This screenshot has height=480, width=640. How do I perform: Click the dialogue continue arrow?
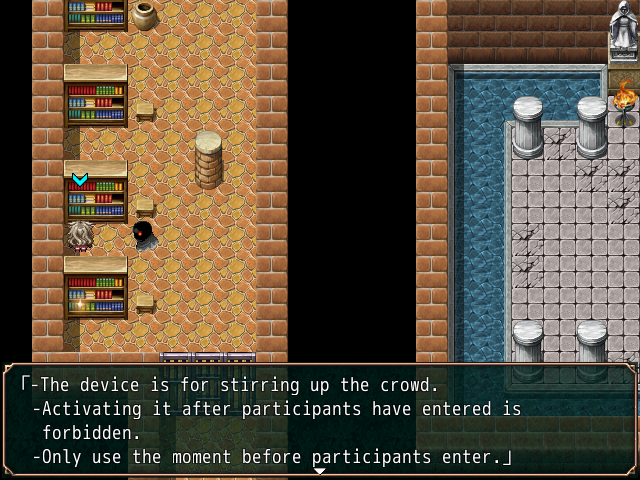pyautogui.click(x=320, y=471)
